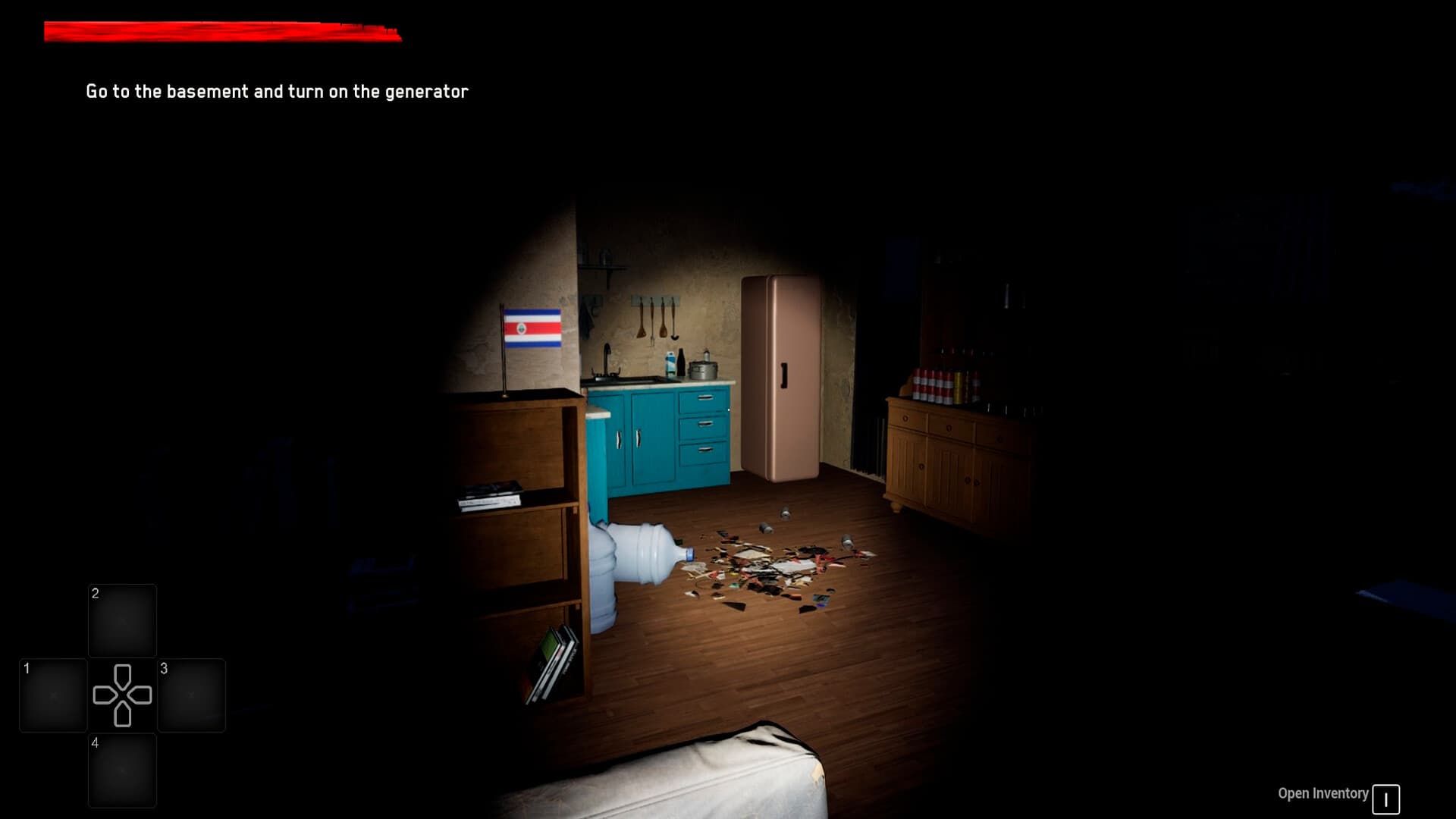The image size is (1456, 819).
Task: Click the up arrow on the D-pad icon
Action: (x=121, y=675)
